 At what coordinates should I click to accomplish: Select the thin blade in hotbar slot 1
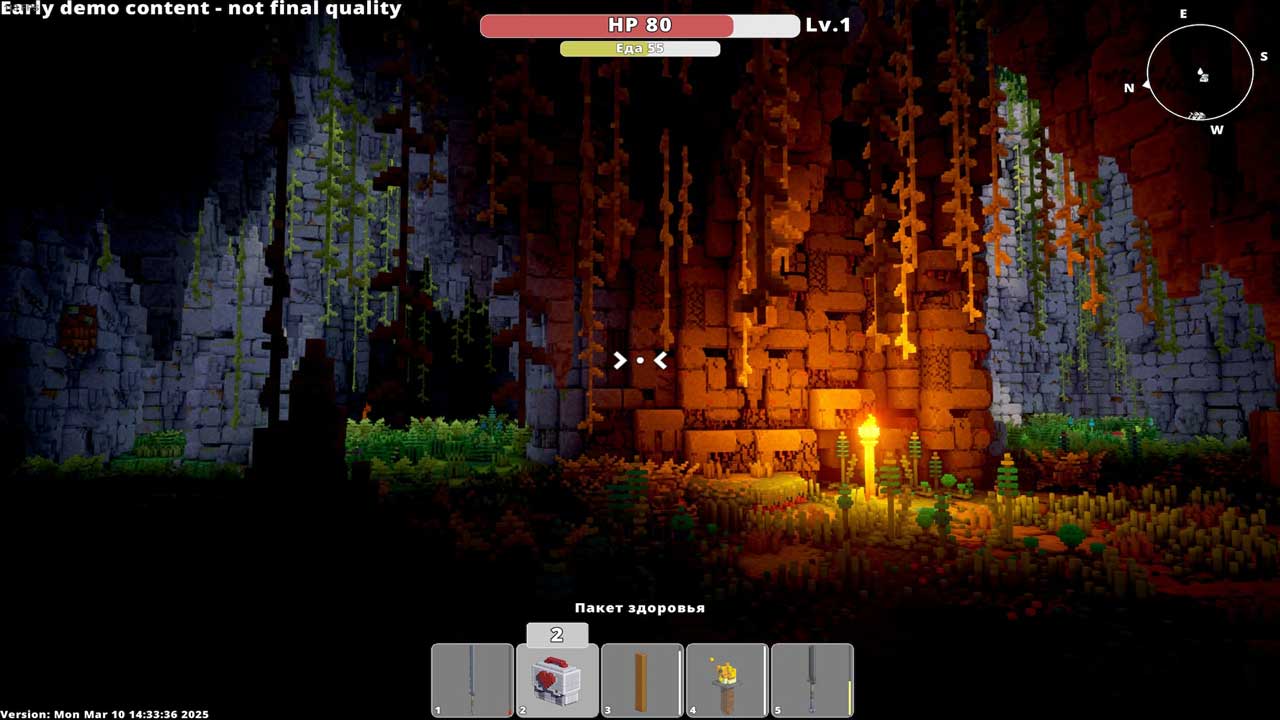[472, 680]
